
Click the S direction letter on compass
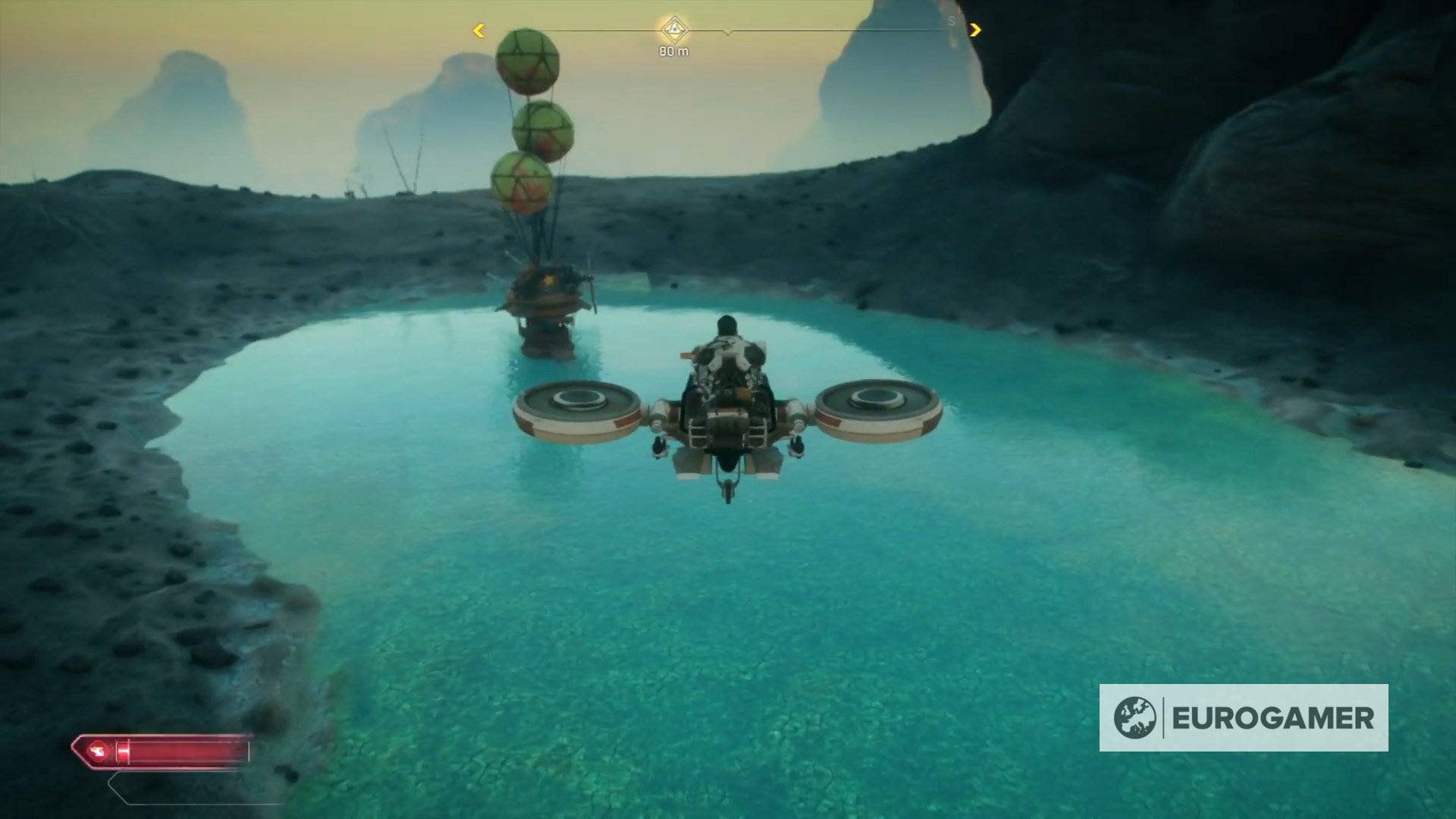952,20
